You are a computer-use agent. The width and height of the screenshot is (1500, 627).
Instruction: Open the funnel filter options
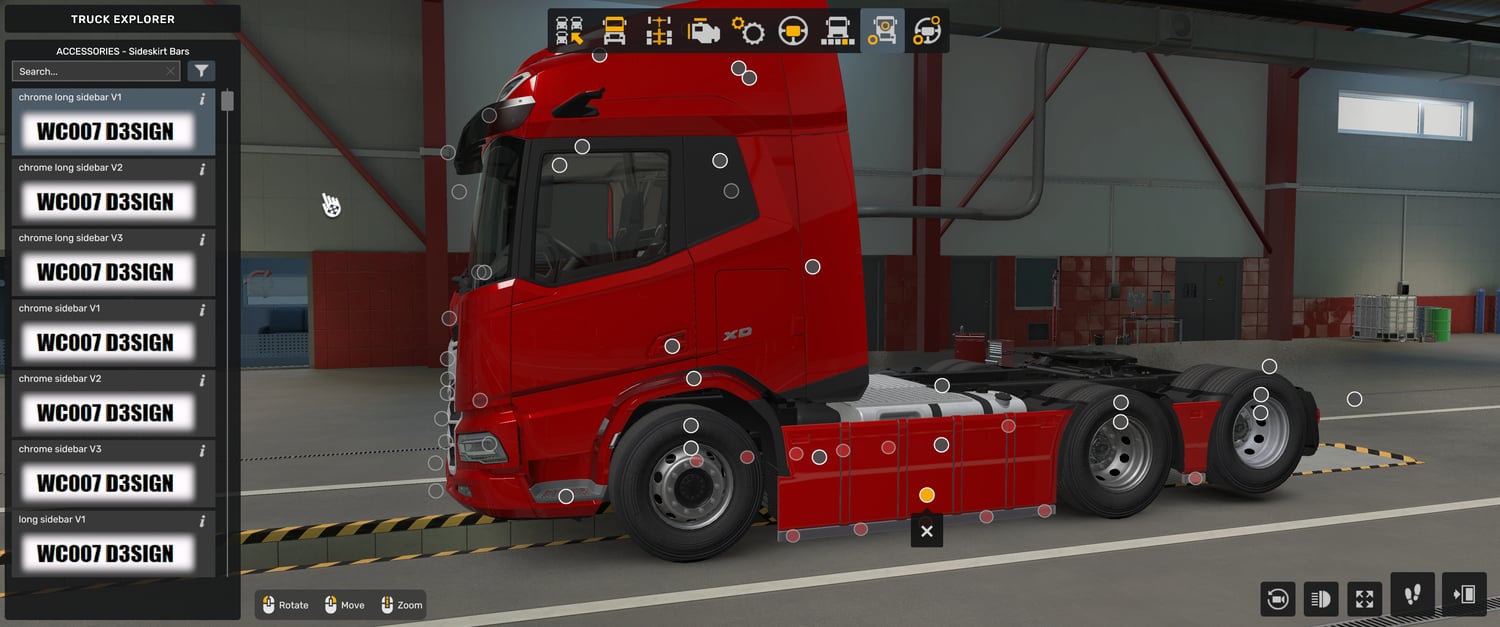coord(201,71)
